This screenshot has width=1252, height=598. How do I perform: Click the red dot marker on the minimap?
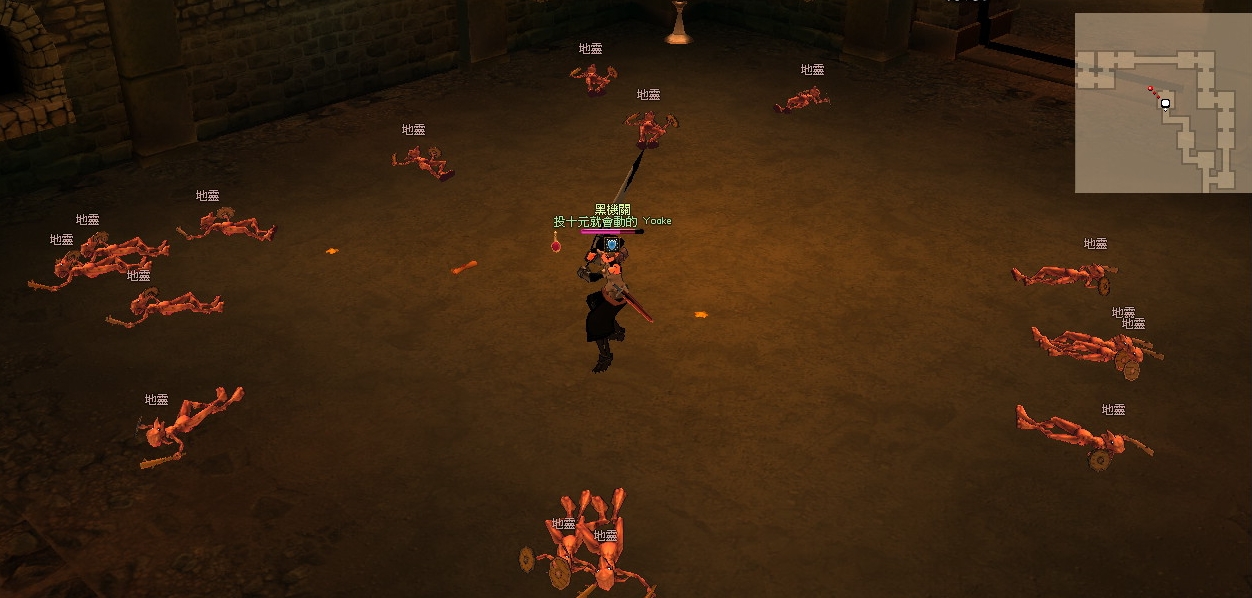[x=1151, y=88]
